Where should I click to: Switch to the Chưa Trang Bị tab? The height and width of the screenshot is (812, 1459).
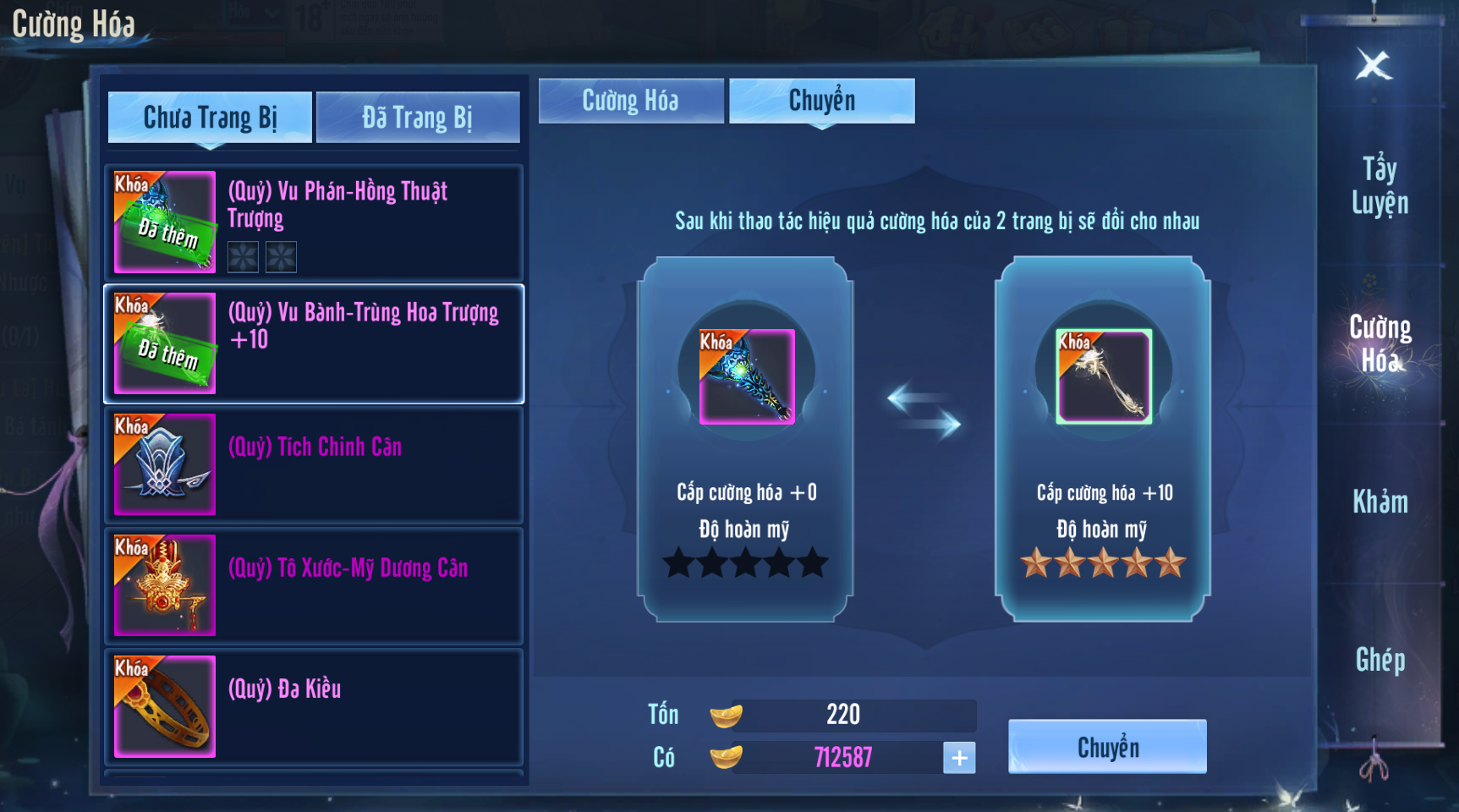[x=210, y=118]
